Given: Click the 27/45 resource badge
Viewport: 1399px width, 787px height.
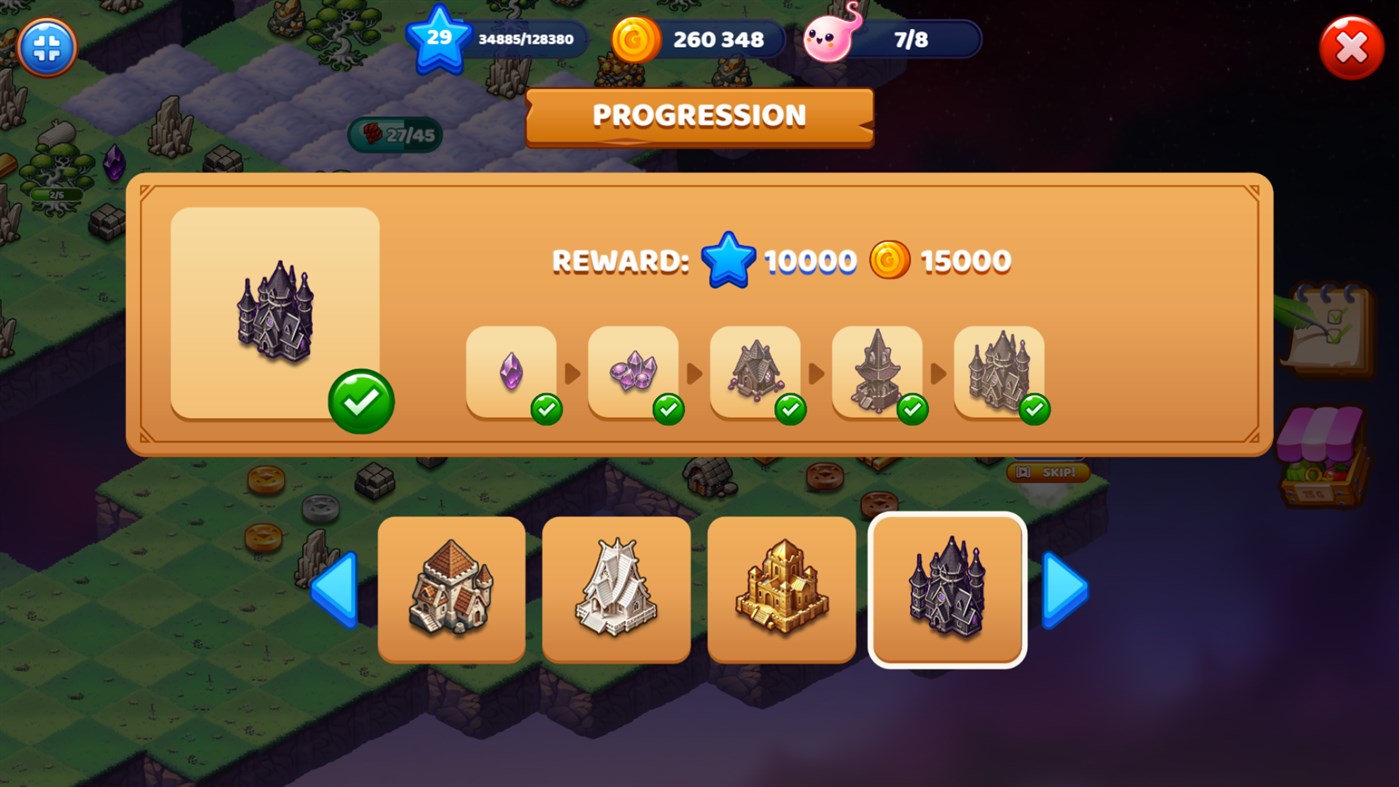Looking at the screenshot, I should [x=395, y=133].
